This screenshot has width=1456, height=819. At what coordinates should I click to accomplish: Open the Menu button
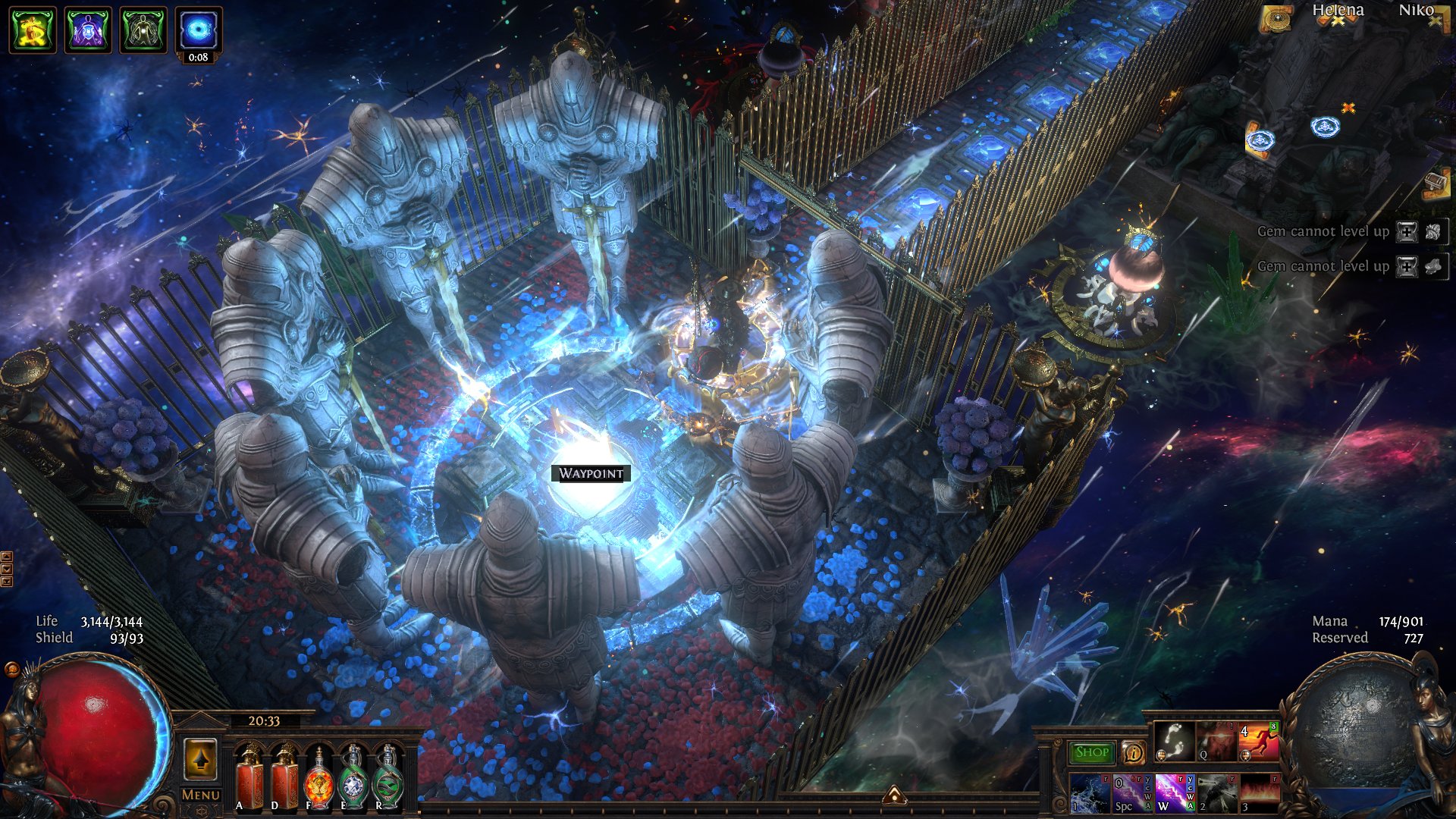(201, 795)
